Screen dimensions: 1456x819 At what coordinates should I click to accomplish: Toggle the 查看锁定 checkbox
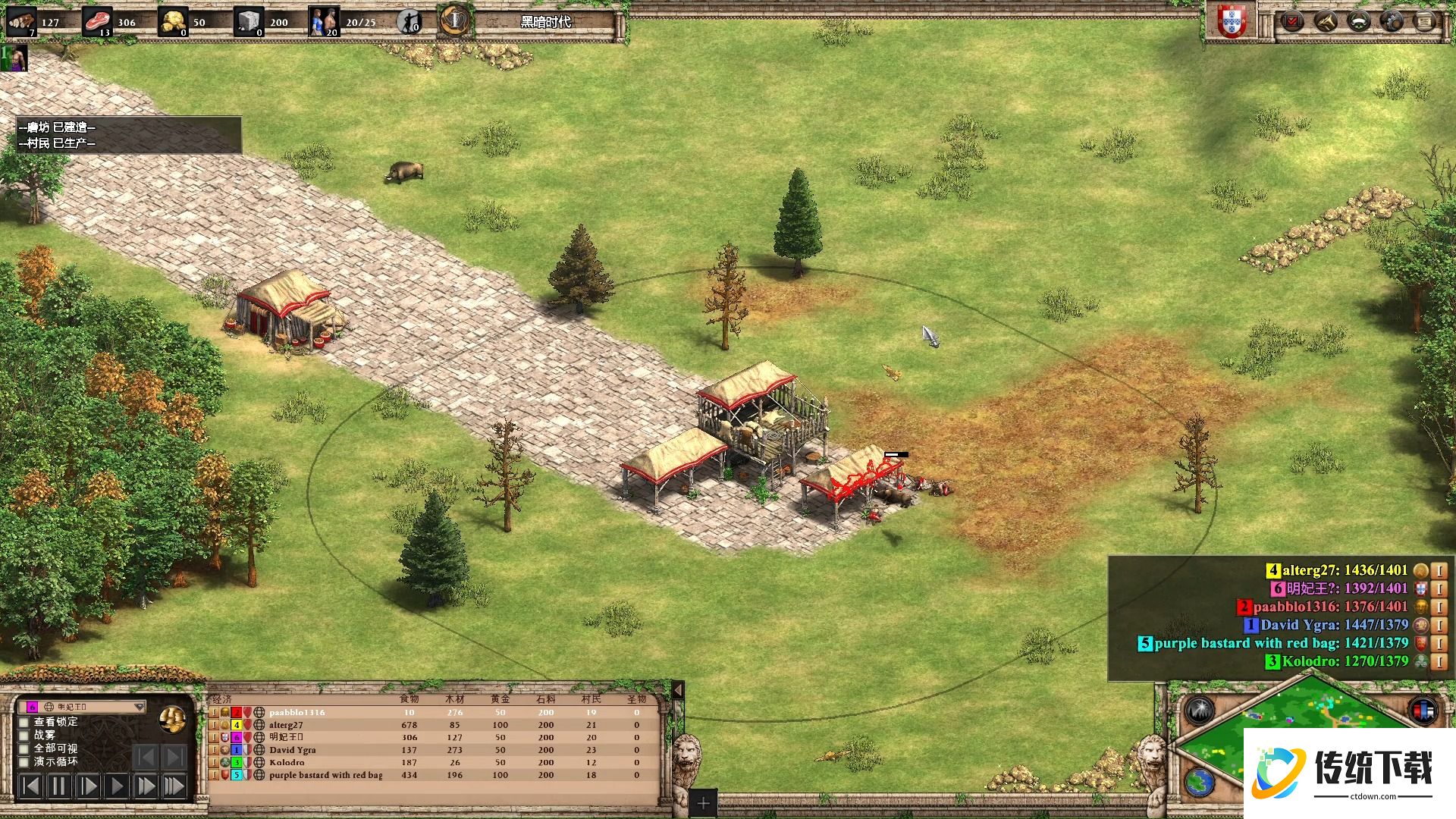(x=24, y=722)
